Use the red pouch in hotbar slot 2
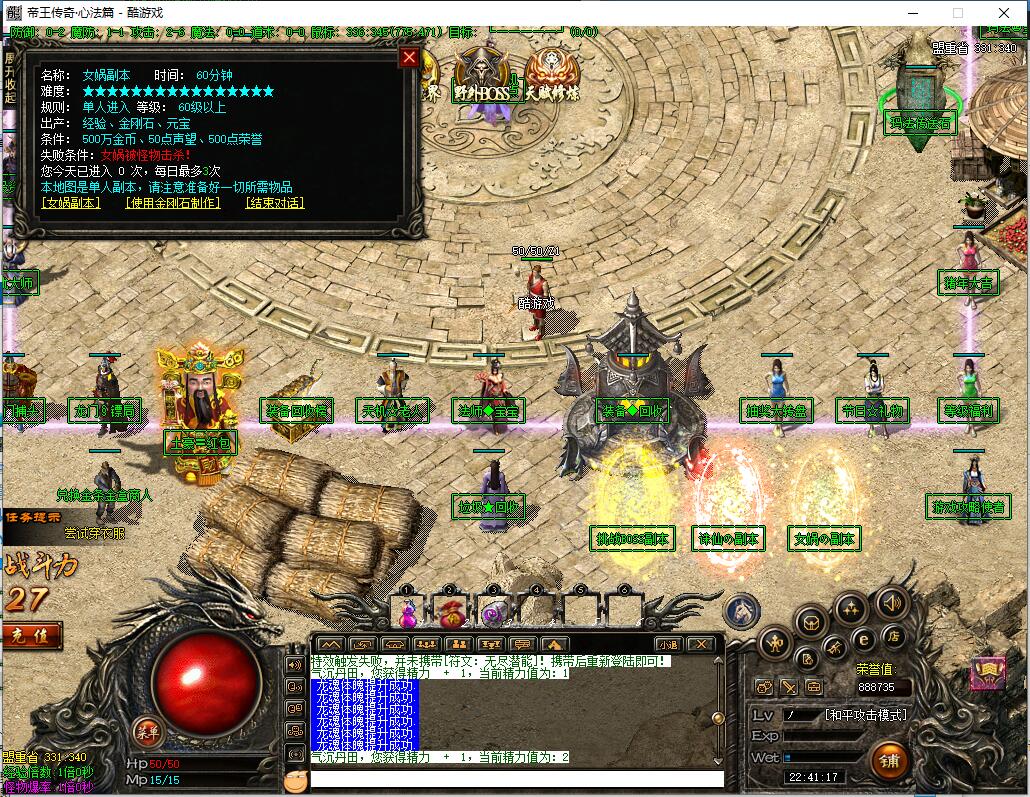This screenshot has width=1030, height=797. pos(450,611)
